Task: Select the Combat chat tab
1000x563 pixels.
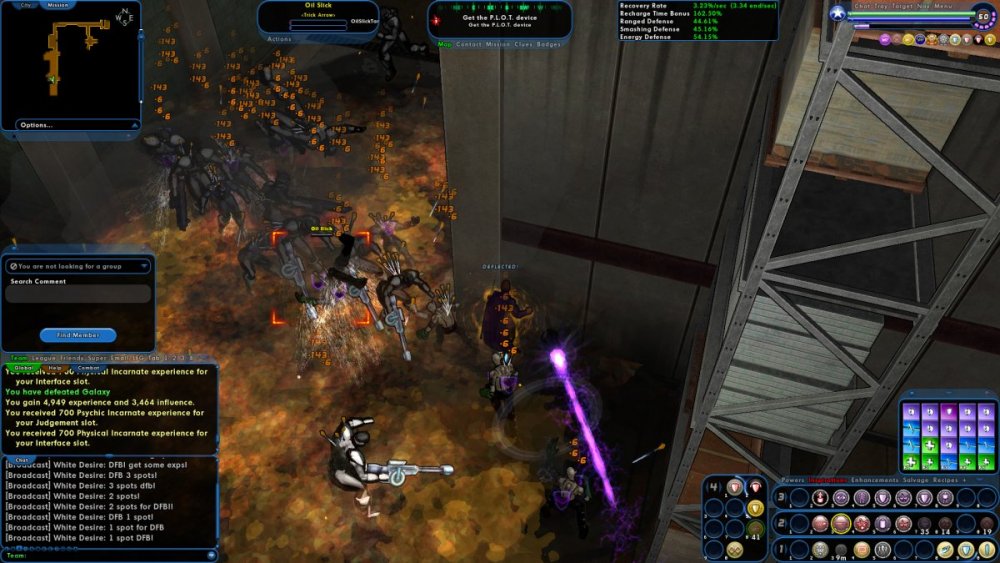Action: (x=88, y=368)
